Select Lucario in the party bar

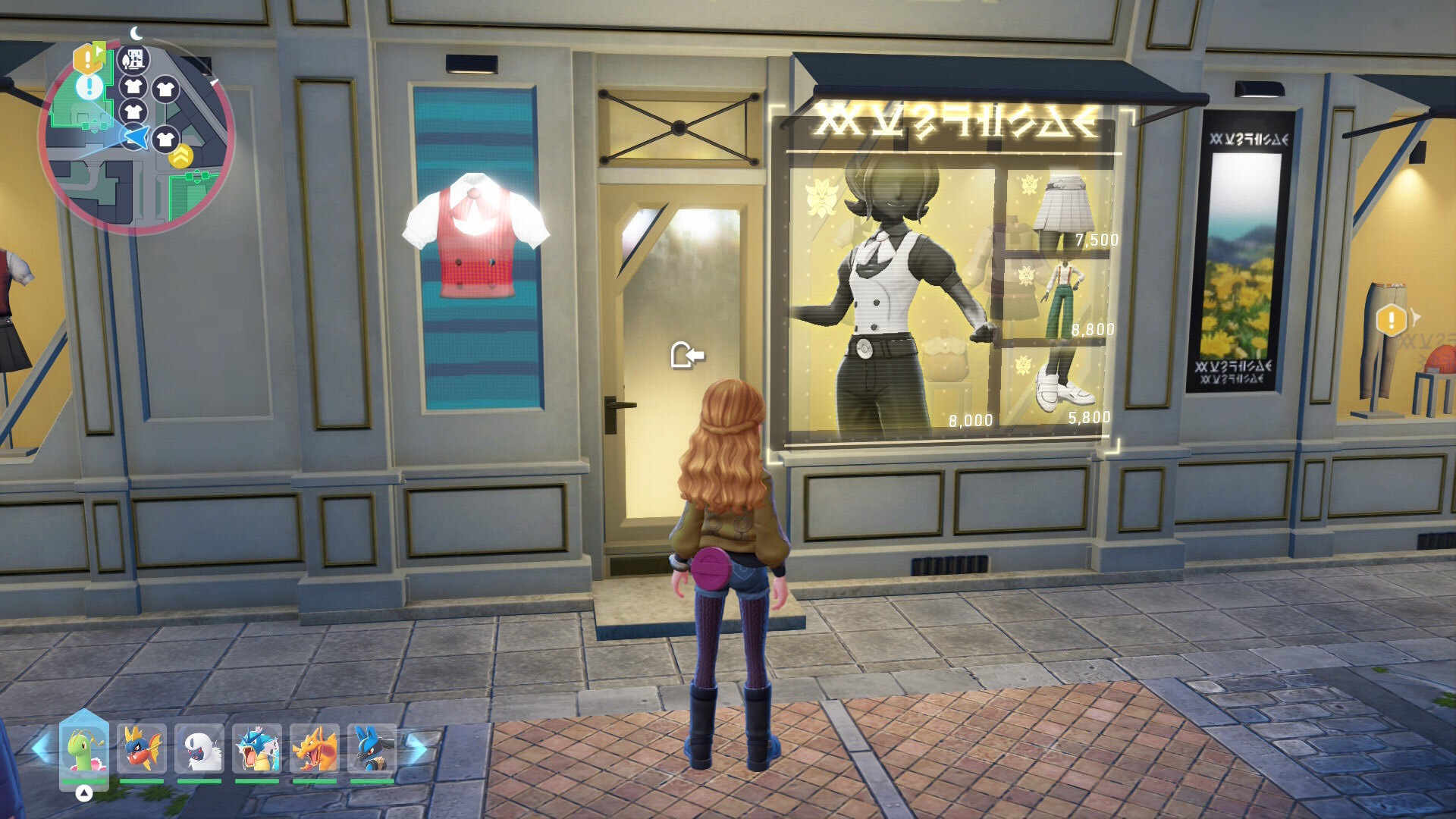coord(372,749)
